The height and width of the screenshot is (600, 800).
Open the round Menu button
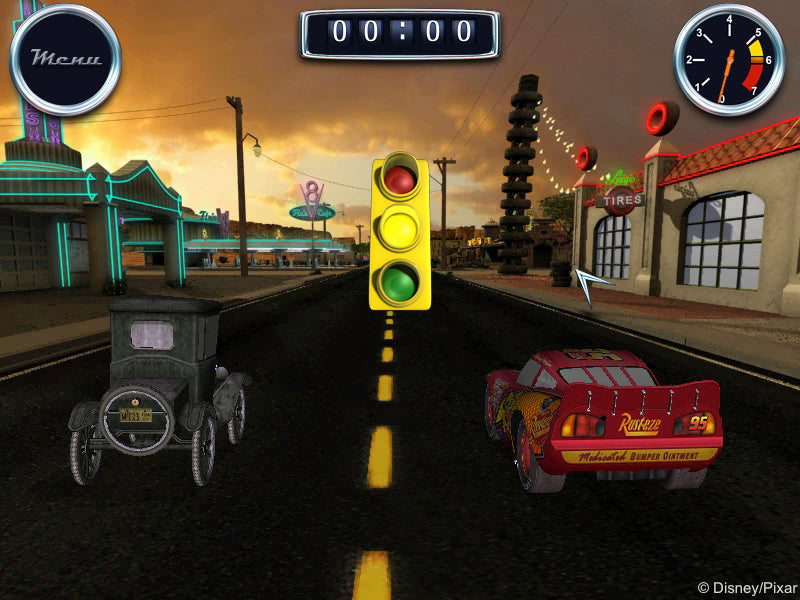[65, 59]
